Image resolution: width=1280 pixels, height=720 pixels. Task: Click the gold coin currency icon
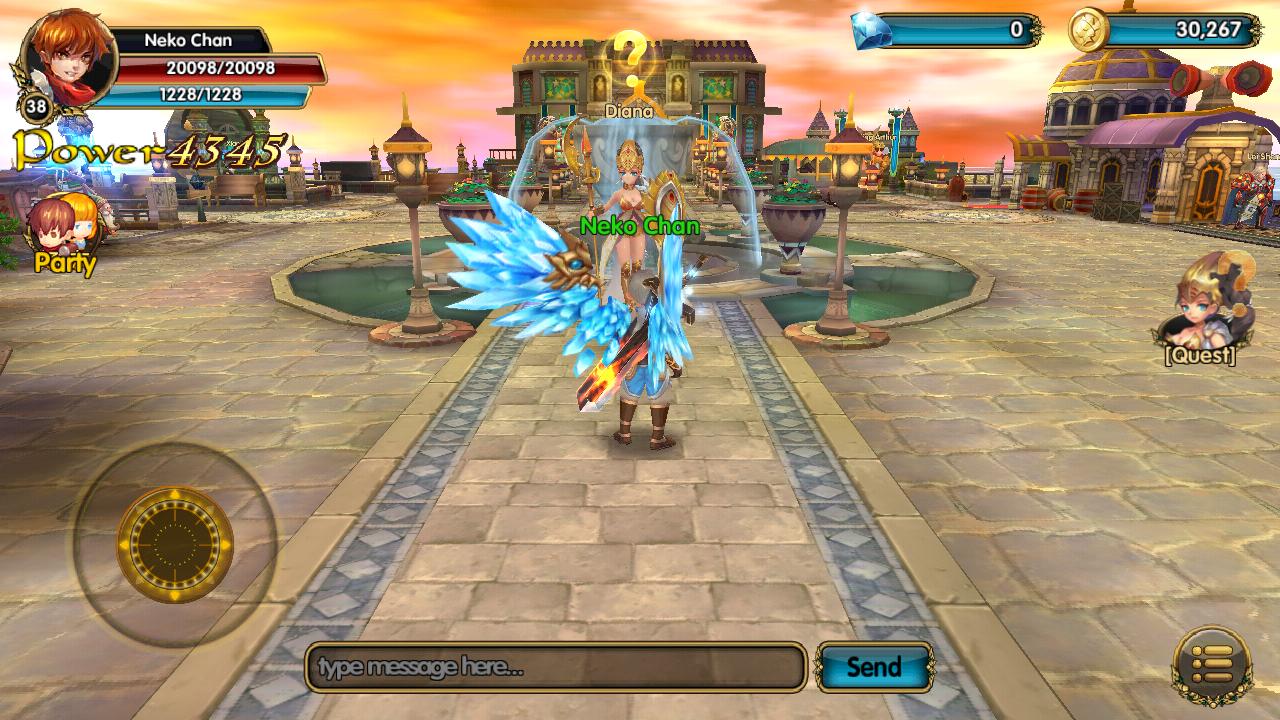(1087, 31)
